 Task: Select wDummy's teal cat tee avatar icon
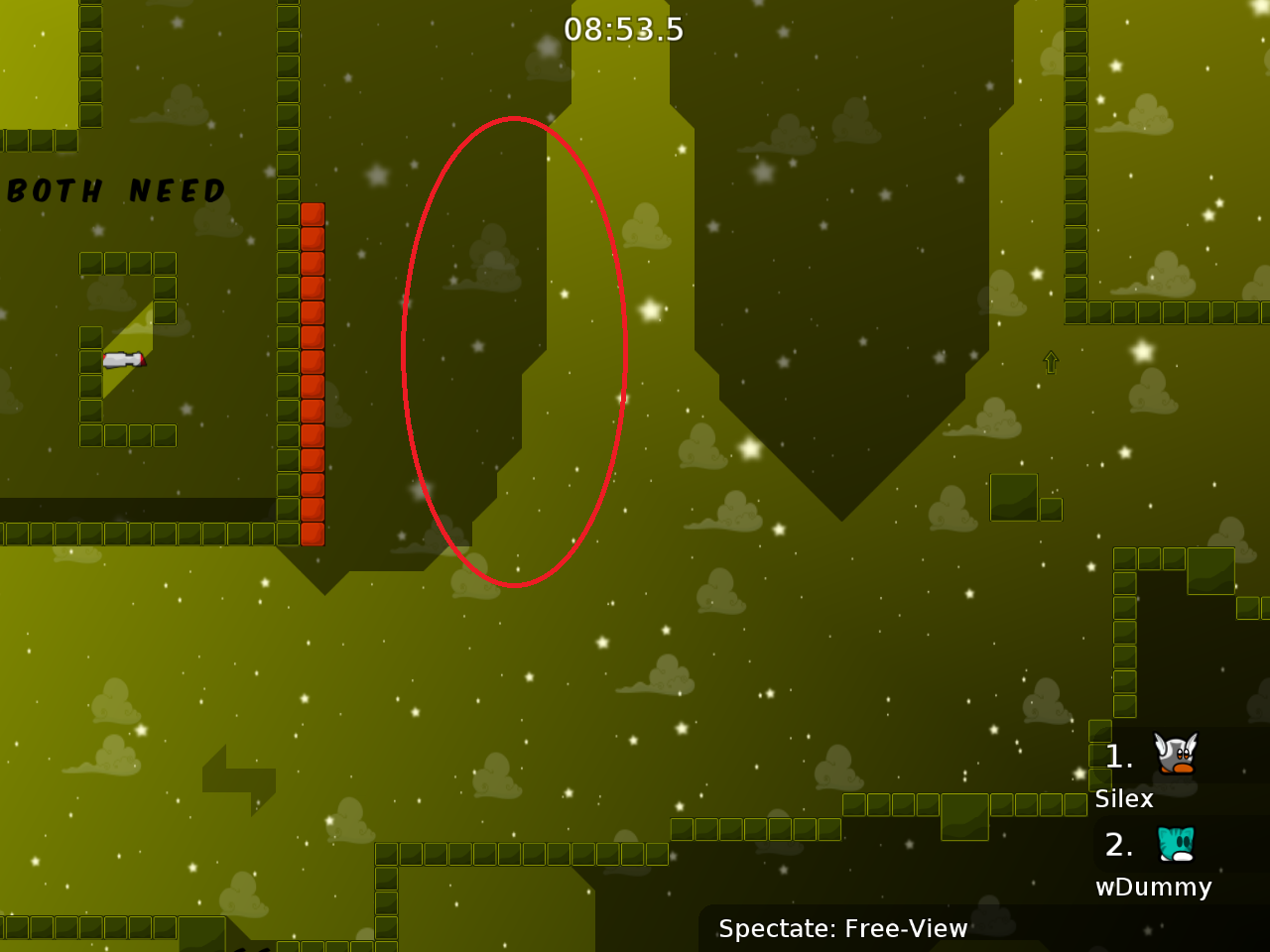click(1175, 841)
